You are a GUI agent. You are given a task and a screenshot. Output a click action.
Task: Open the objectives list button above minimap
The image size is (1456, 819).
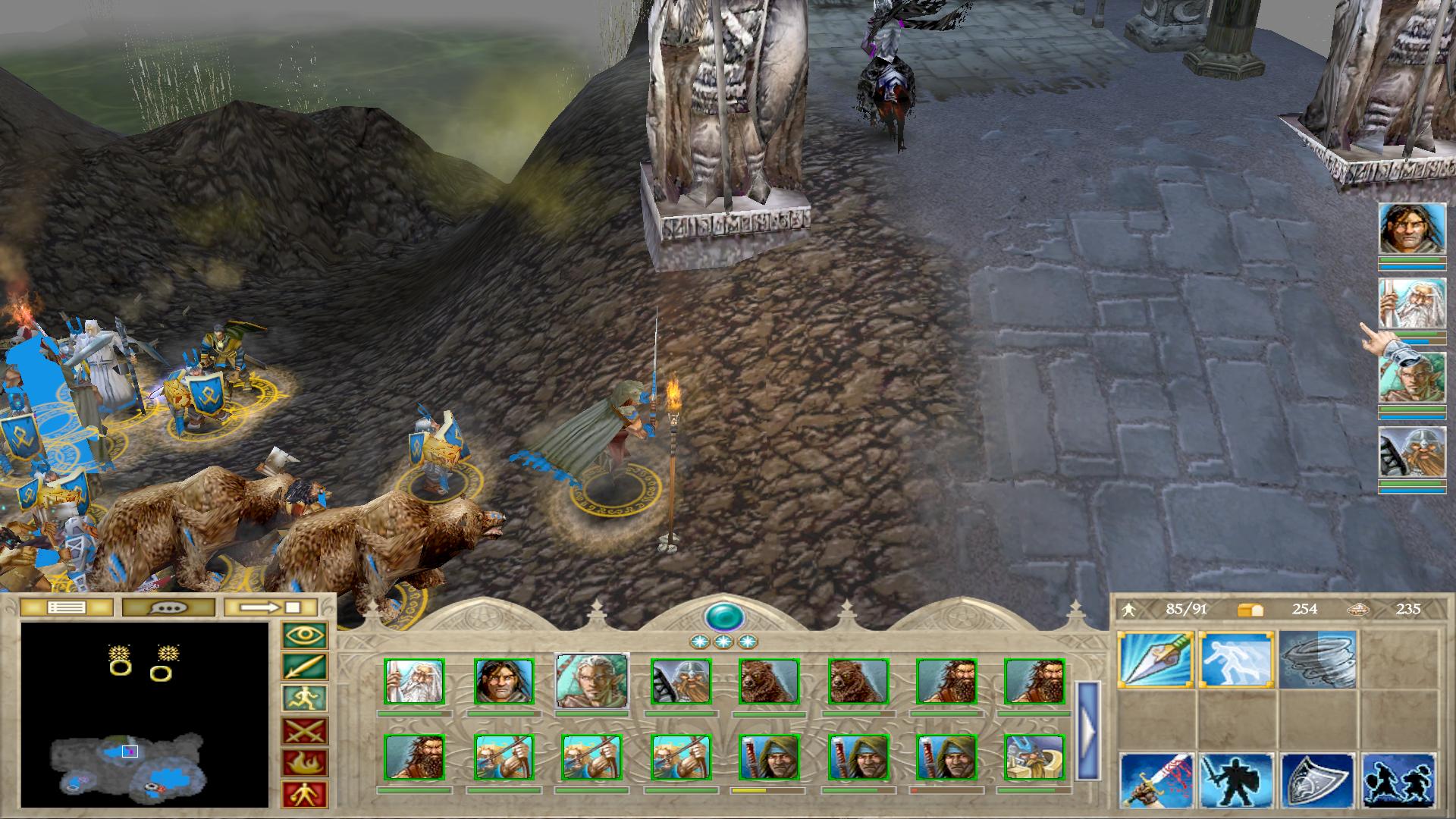(x=67, y=607)
